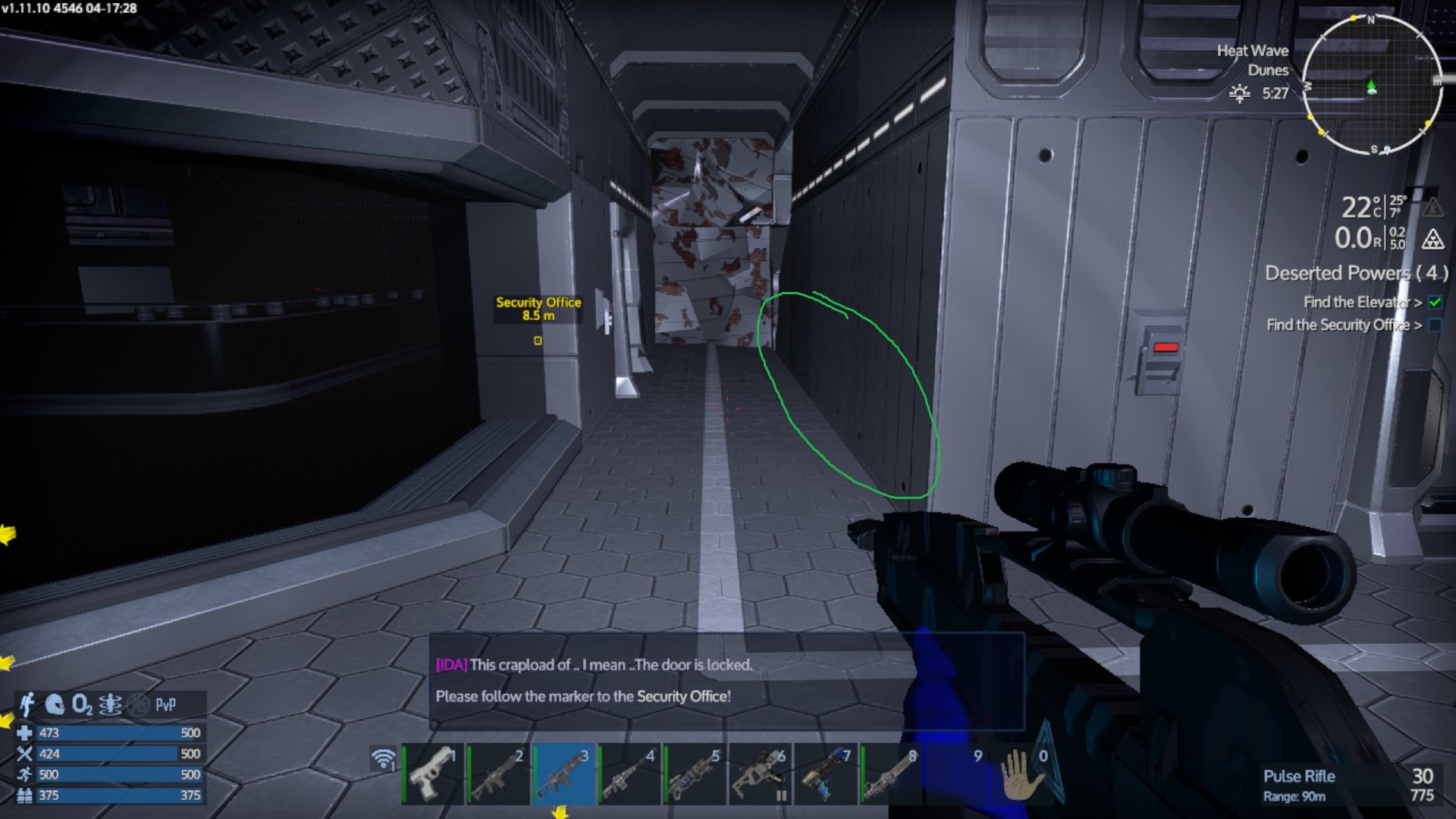The width and height of the screenshot is (1456, 819).
Task: Select the pistol in hotbar slot 1
Action: click(432, 773)
